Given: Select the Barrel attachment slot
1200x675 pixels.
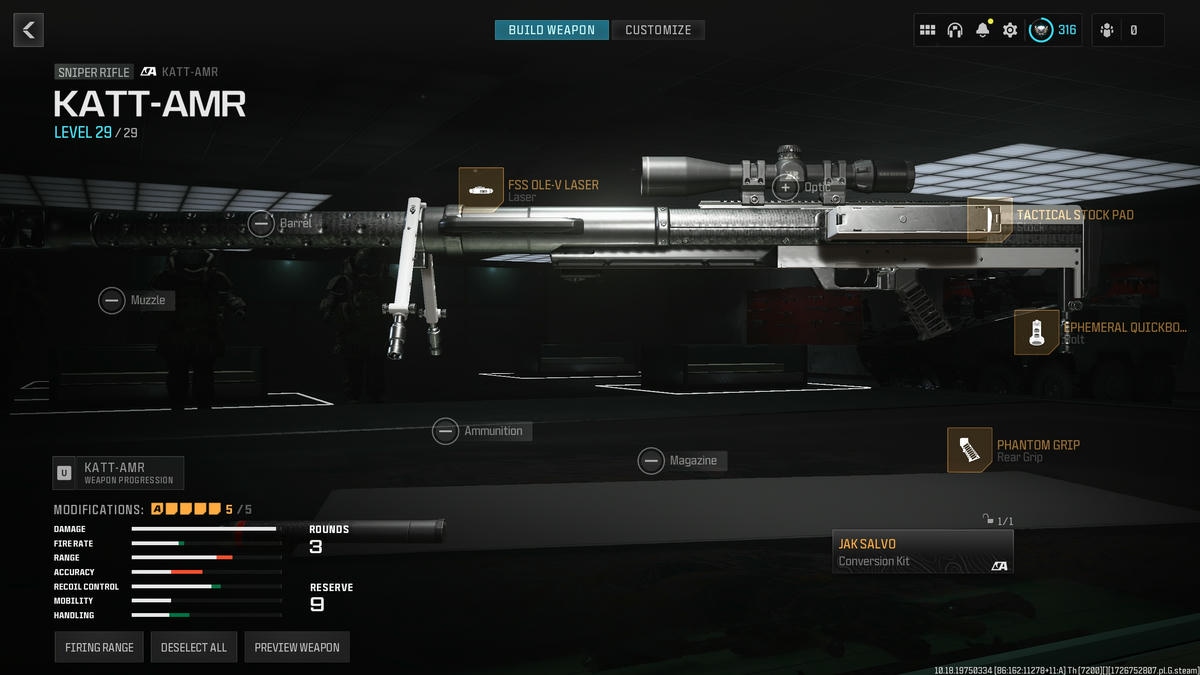Looking at the screenshot, I should (x=262, y=223).
